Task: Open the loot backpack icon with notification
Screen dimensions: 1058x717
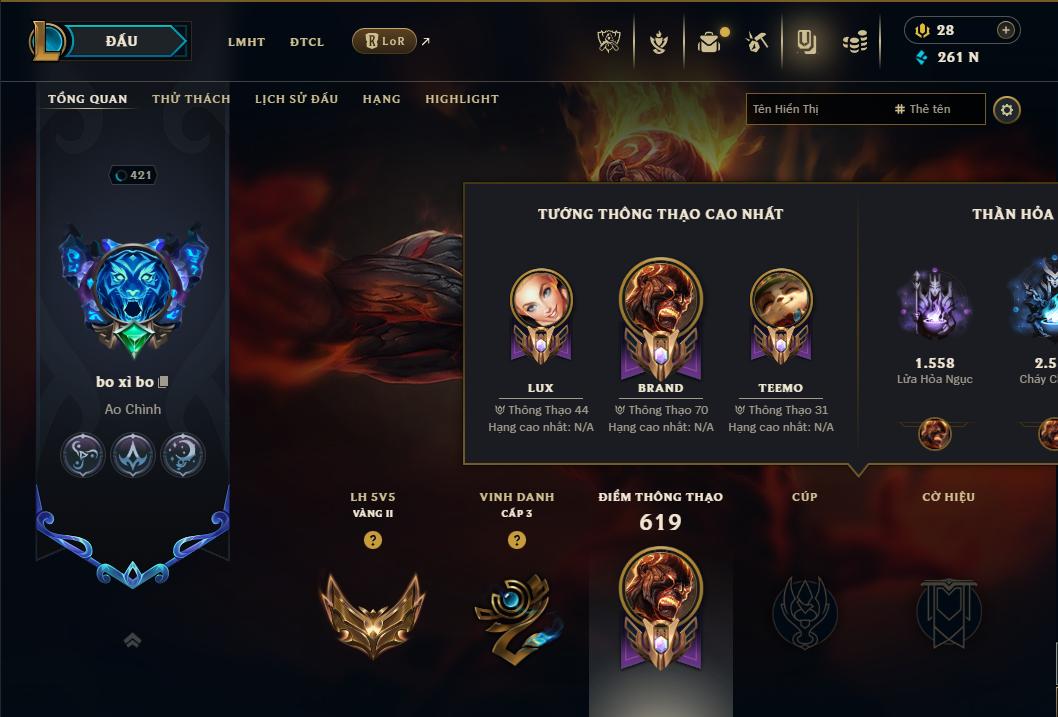Action: [709, 42]
